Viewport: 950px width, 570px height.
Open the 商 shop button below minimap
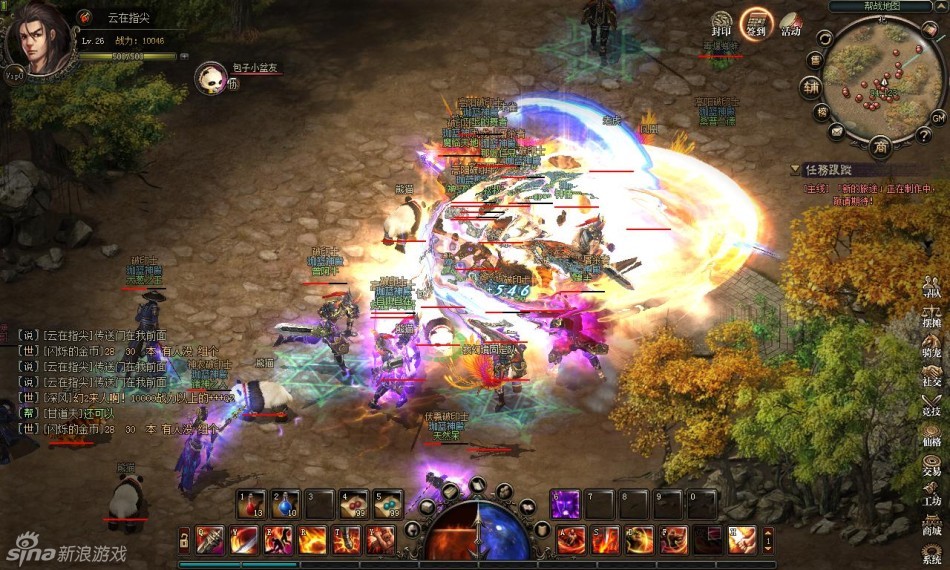click(x=880, y=147)
